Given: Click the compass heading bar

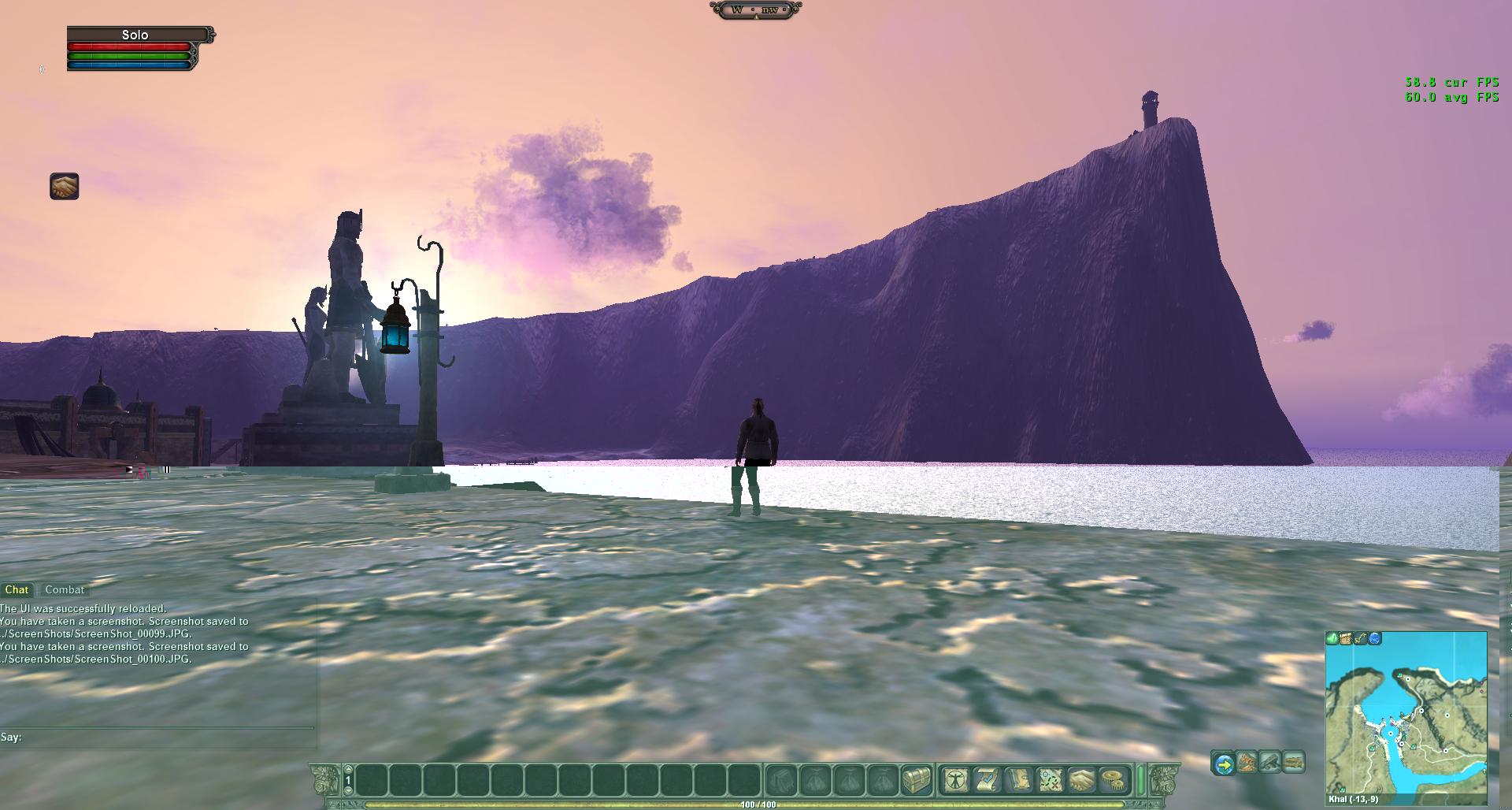Looking at the screenshot, I should [x=755, y=9].
